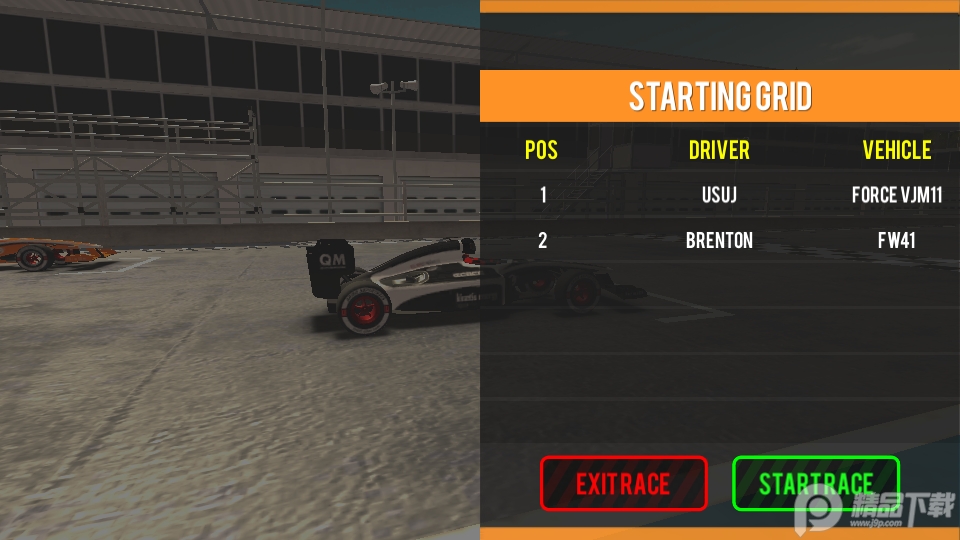
Task: Start the race with the green button
Action: (x=815, y=484)
